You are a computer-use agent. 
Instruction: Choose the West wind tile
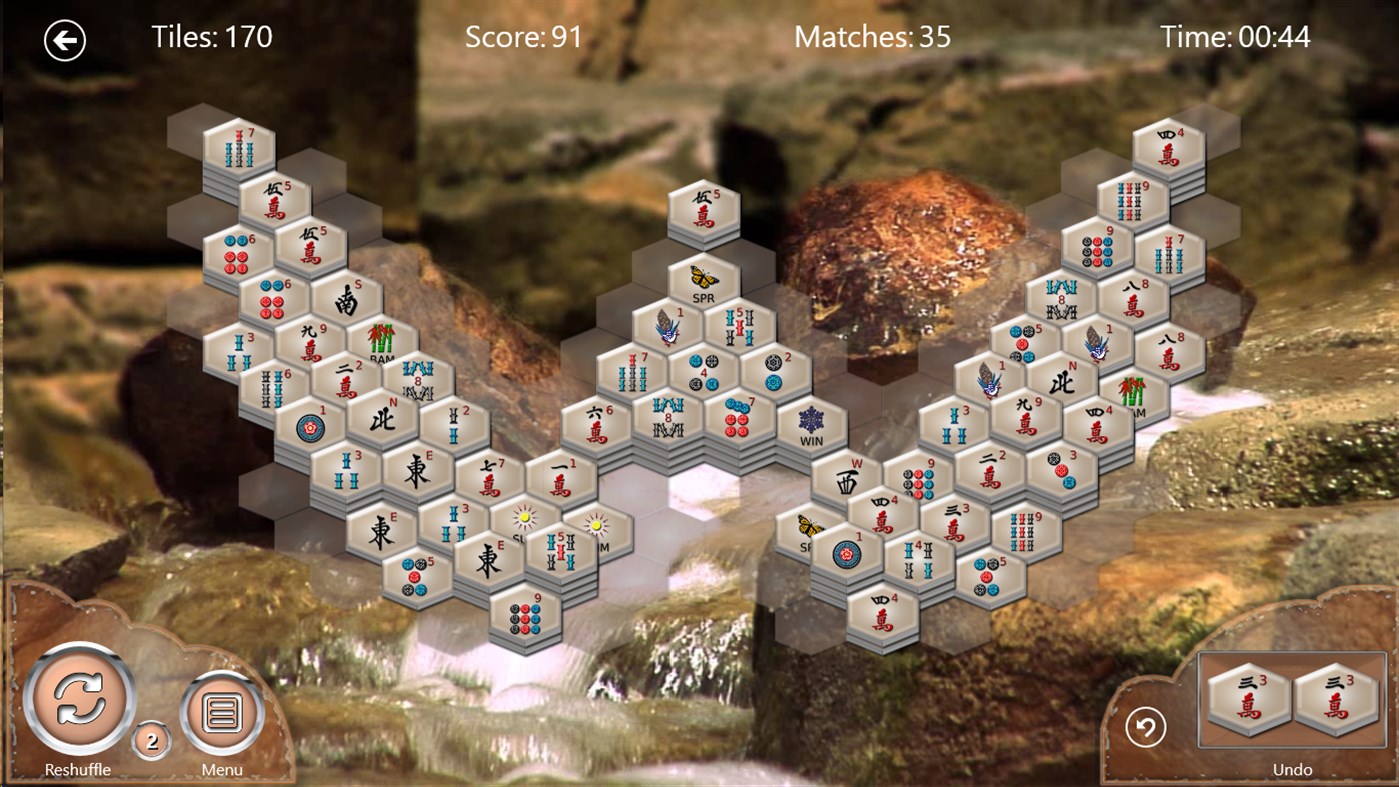(848, 479)
